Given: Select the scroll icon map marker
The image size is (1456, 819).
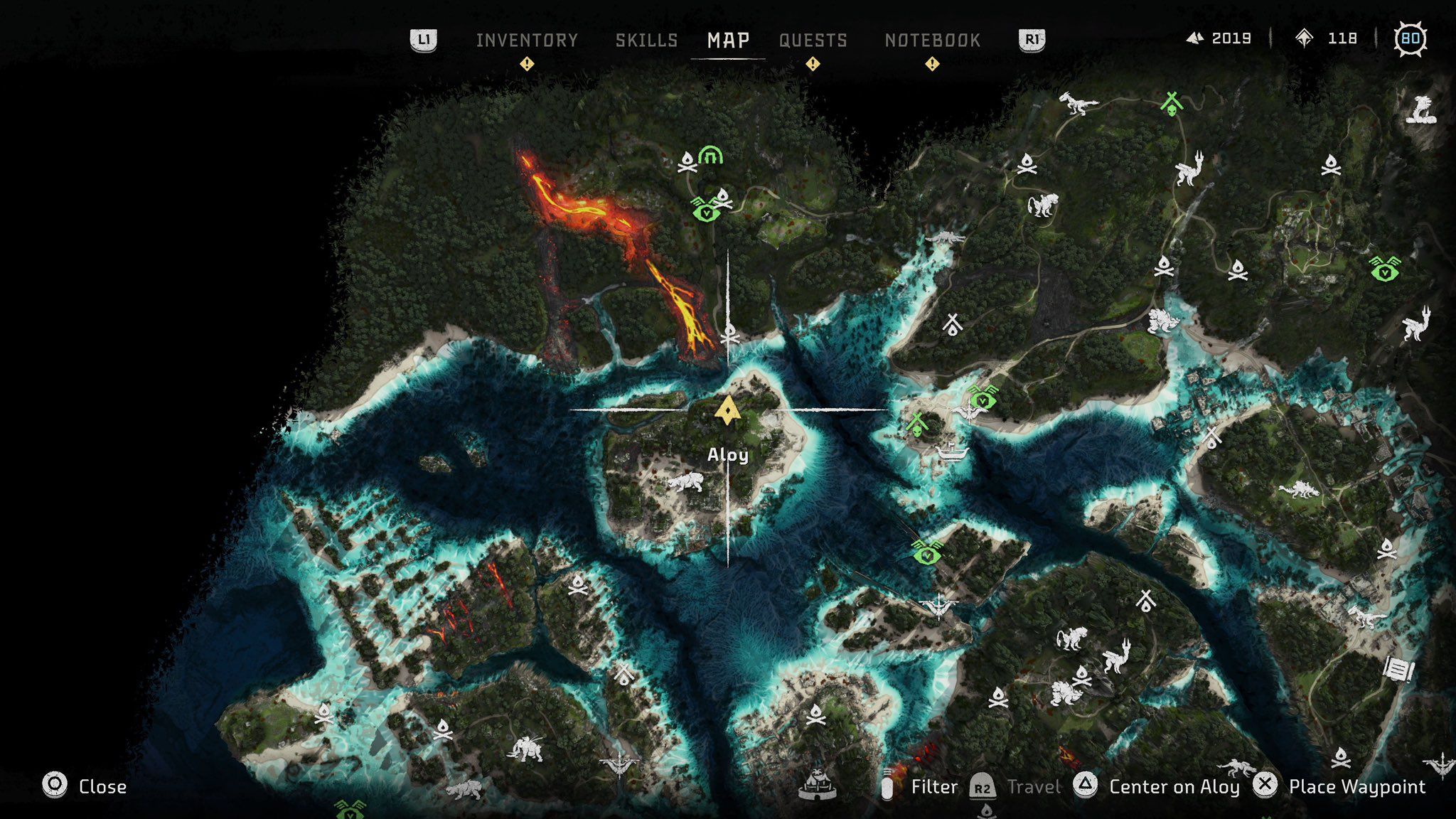Looking at the screenshot, I should [x=1398, y=669].
